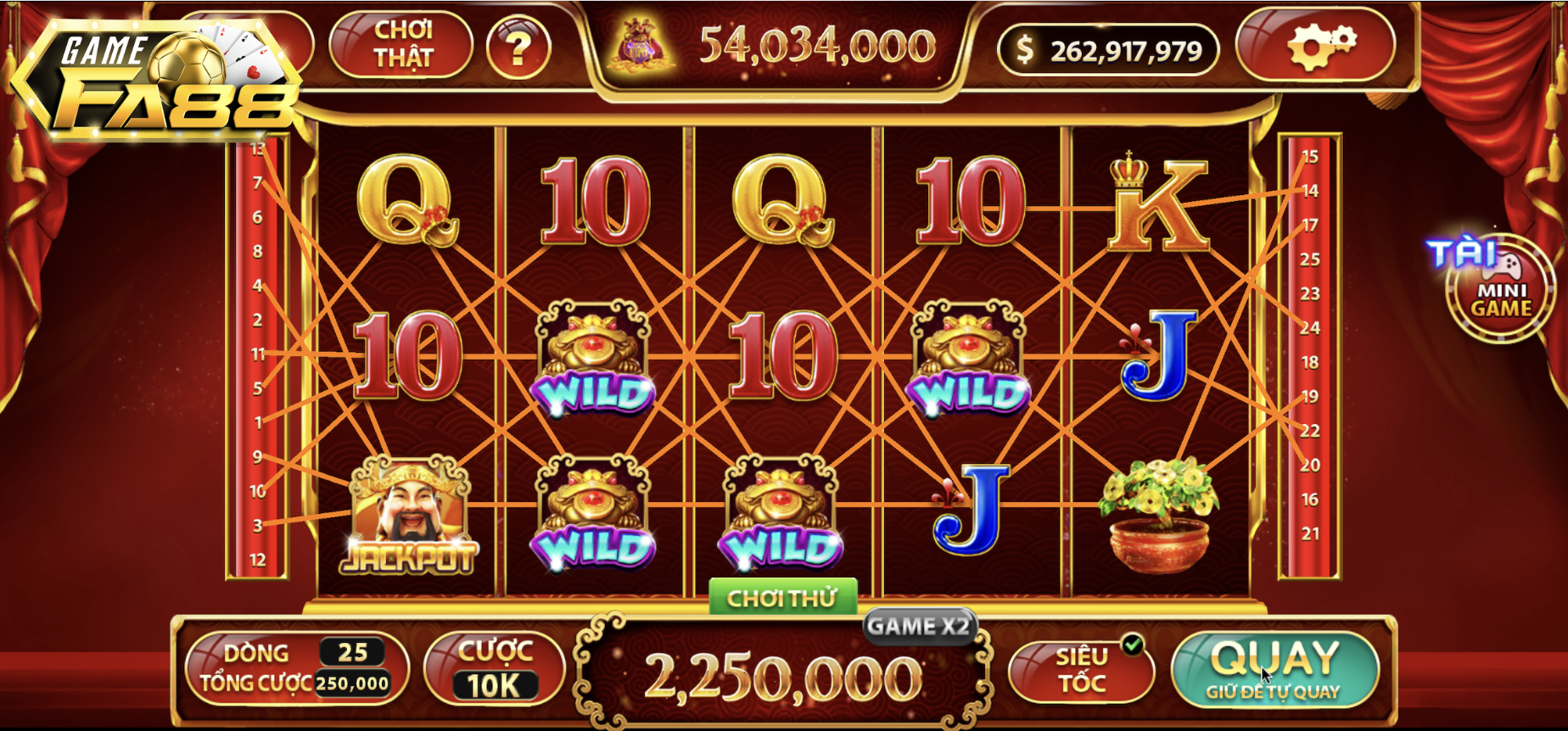Screen dimensions: 1568x731
Task: Select CHƠI THỬ demo play mode
Action: coord(782,596)
